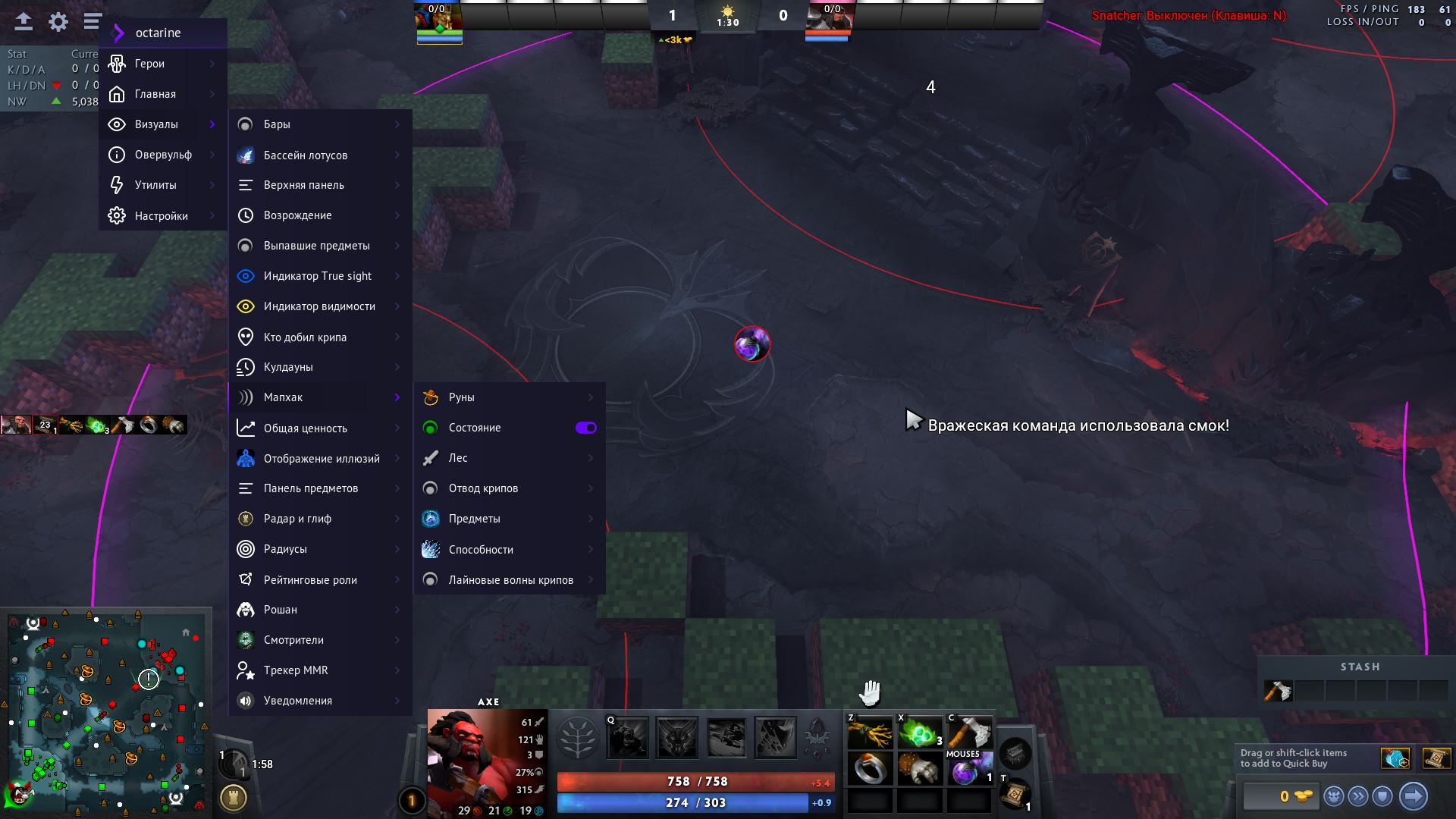
Task: Open the Настройки menu entry
Action: (x=162, y=216)
